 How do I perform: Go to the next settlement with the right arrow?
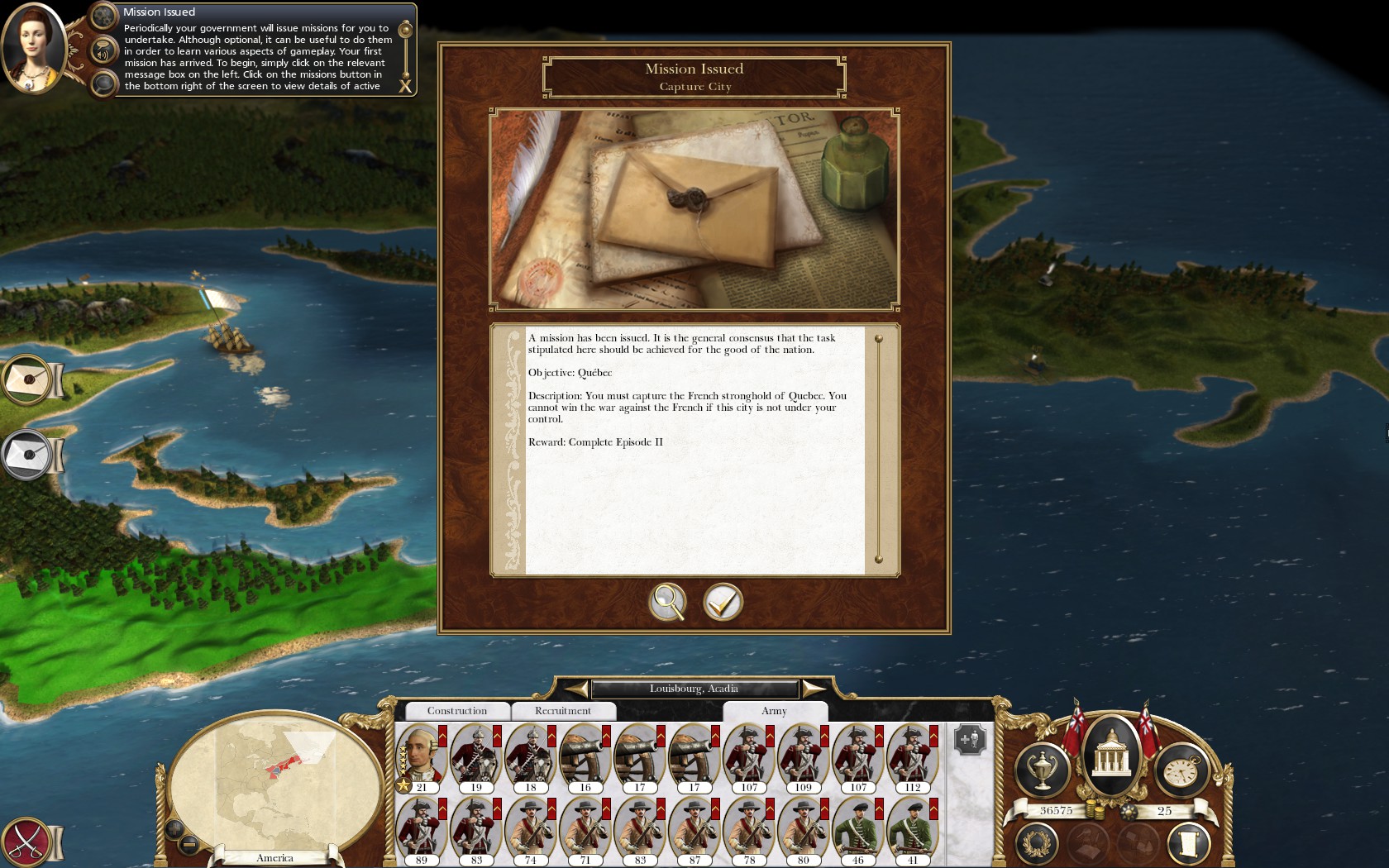coord(813,689)
